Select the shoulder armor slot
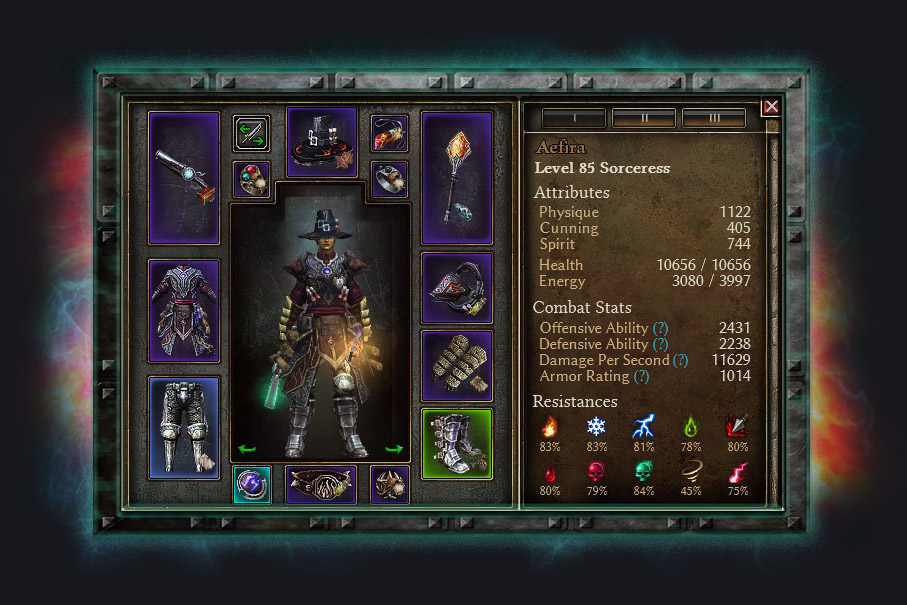The height and width of the screenshot is (605, 907). [x=457, y=288]
